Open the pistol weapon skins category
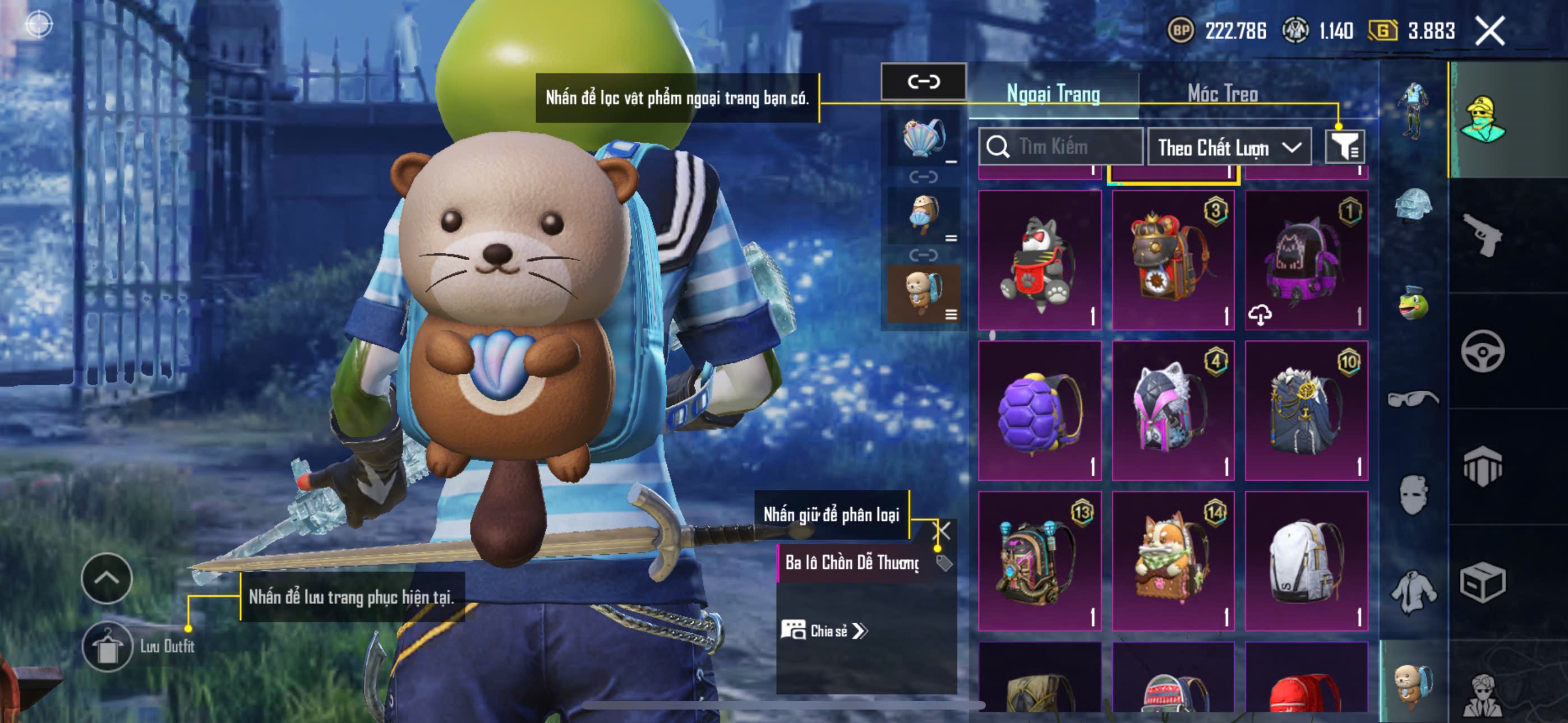Image resolution: width=1568 pixels, height=723 pixels. 1482,235
